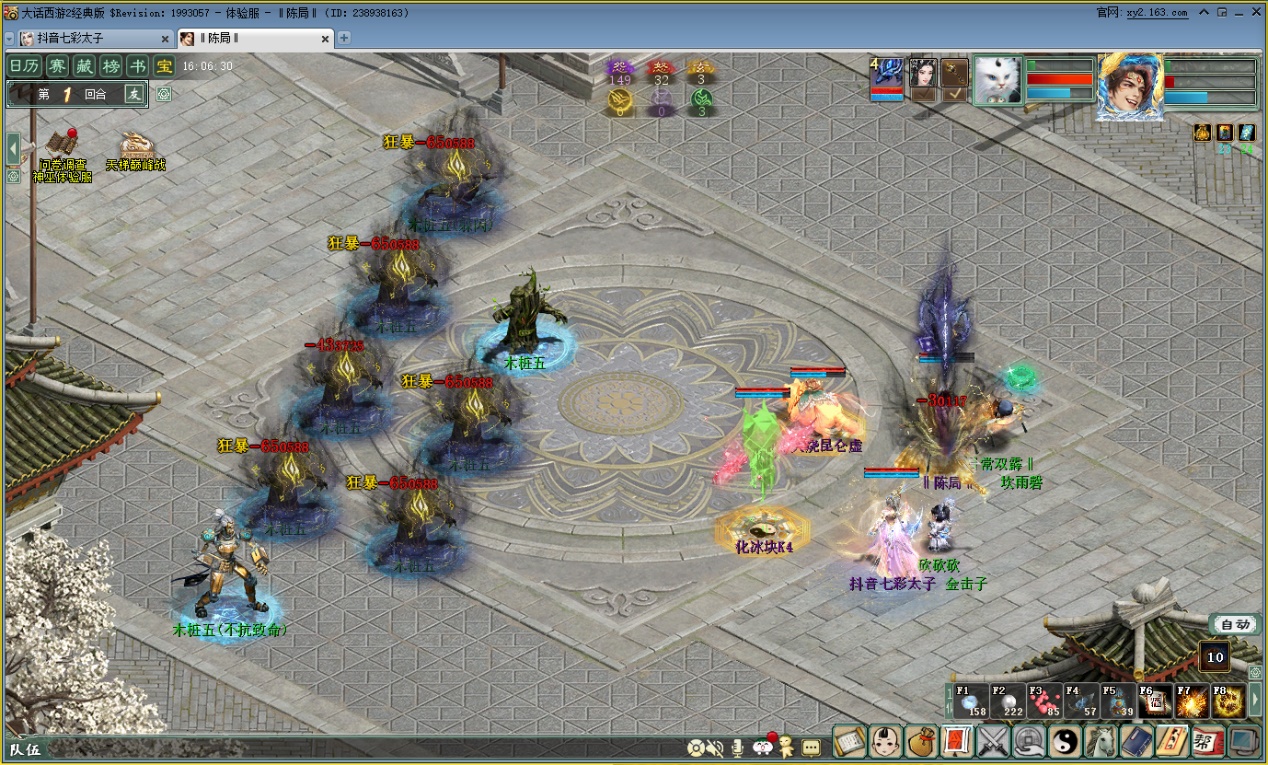Image resolution: width=1268 pixels, height=765 pixels.
Task: Open the yin-yang symbol menu
Action: click(x=1065, y=741)
